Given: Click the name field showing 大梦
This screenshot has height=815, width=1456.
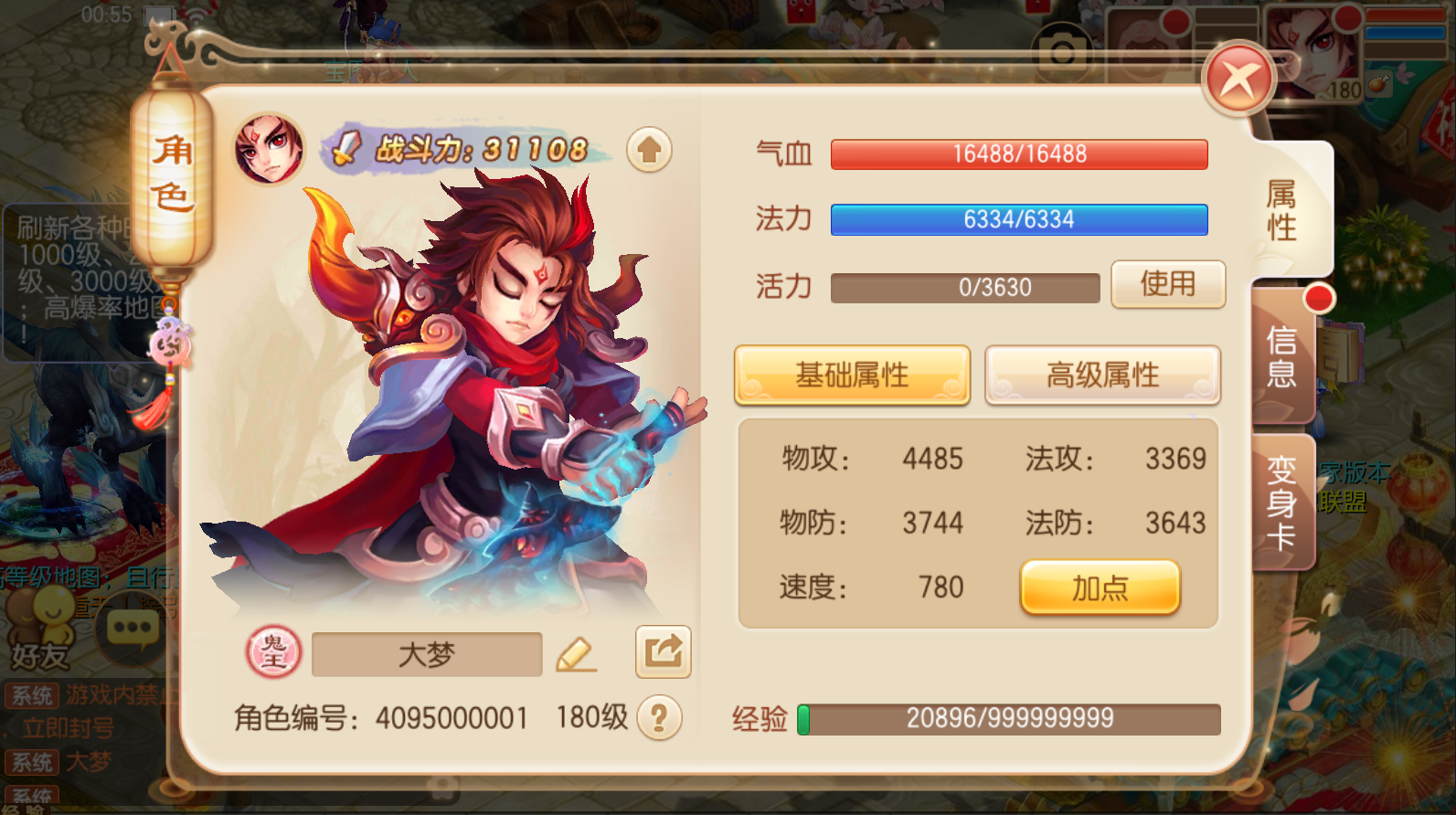Looking at the screenshot, I should (x=426, y=653).
